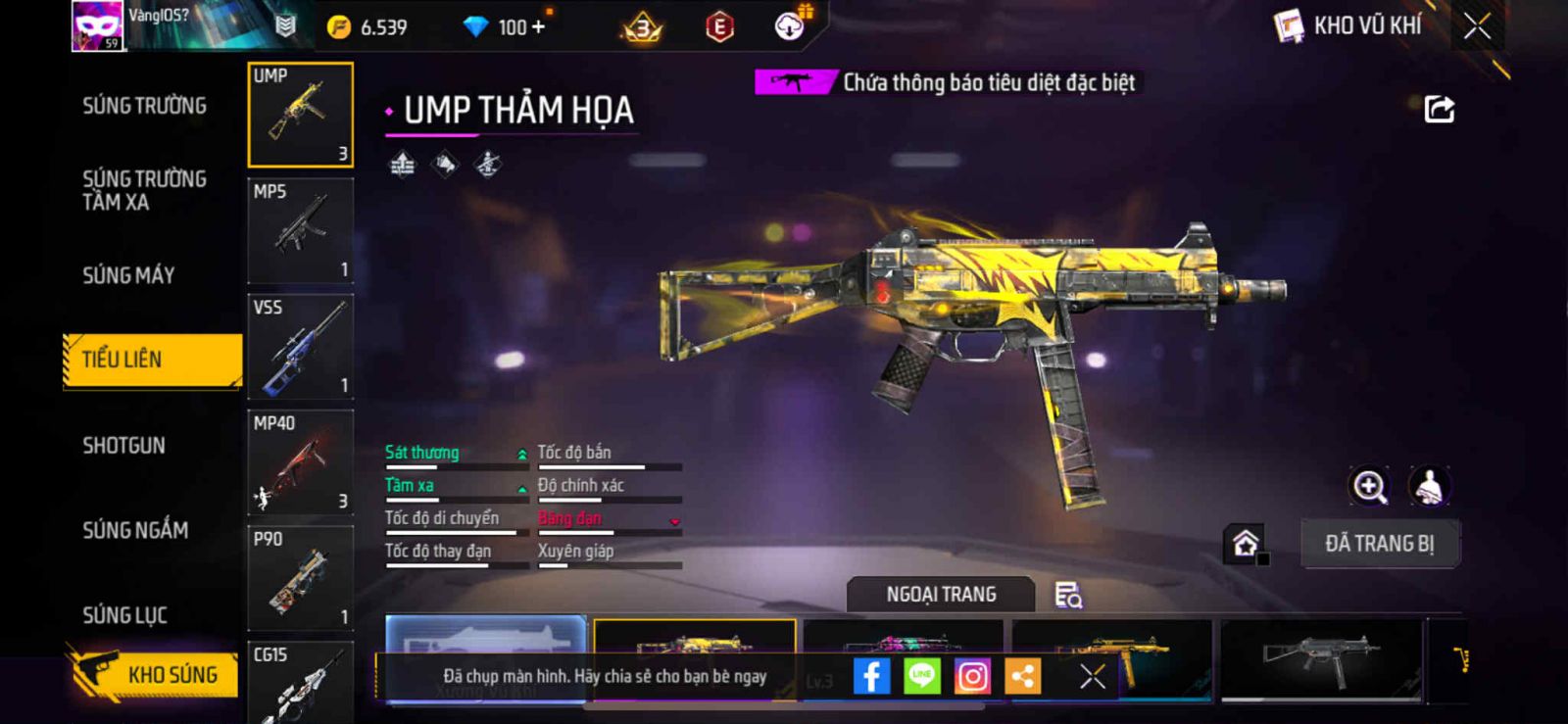Select the MP40 weapon thumbnail
The width and height of the screenshot is (1568, 724).
300,462
